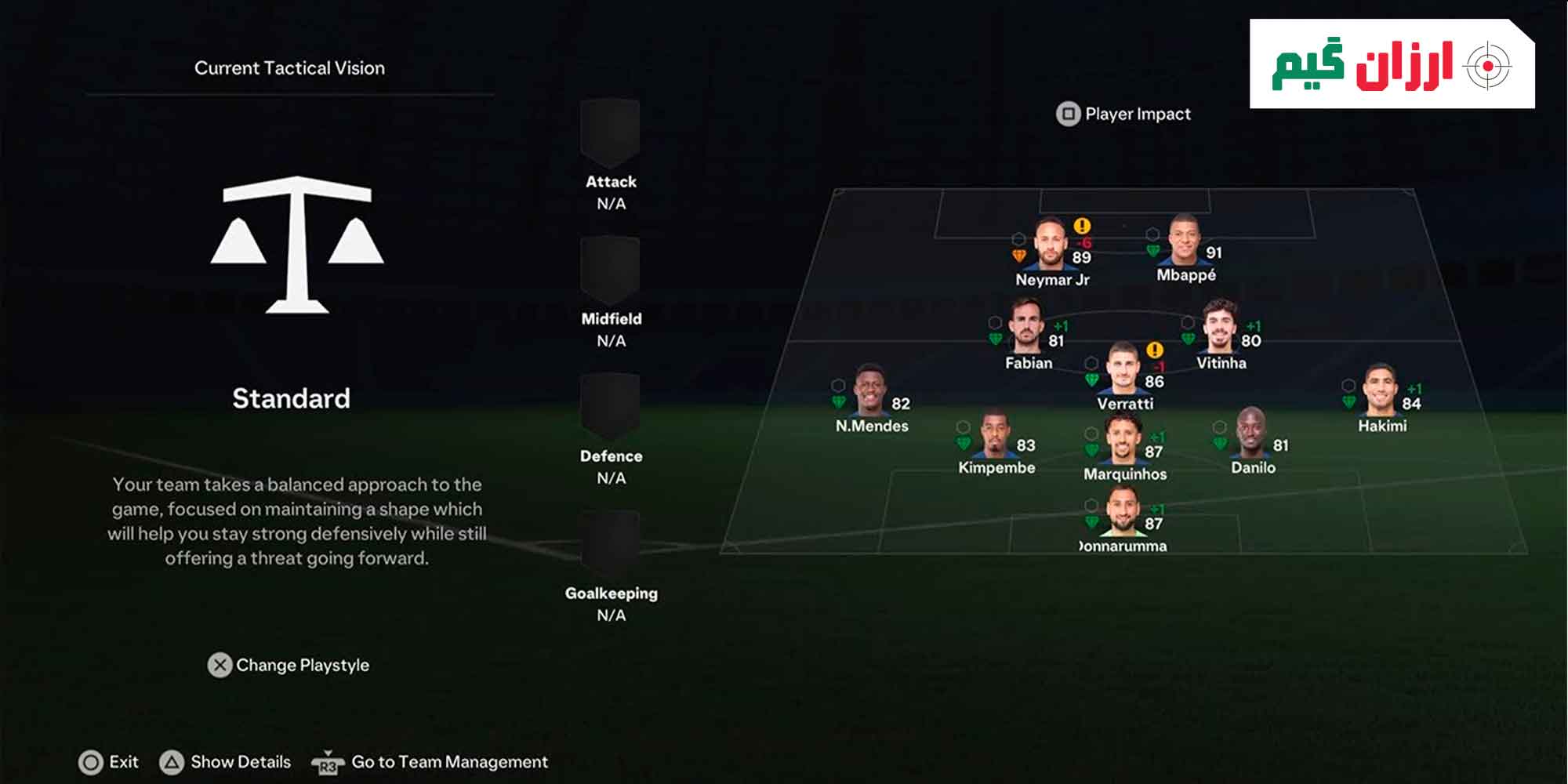Select Neymar Jr on the pitch
This screenshot has height=784, width=1568.
[x=1050, y=245]
